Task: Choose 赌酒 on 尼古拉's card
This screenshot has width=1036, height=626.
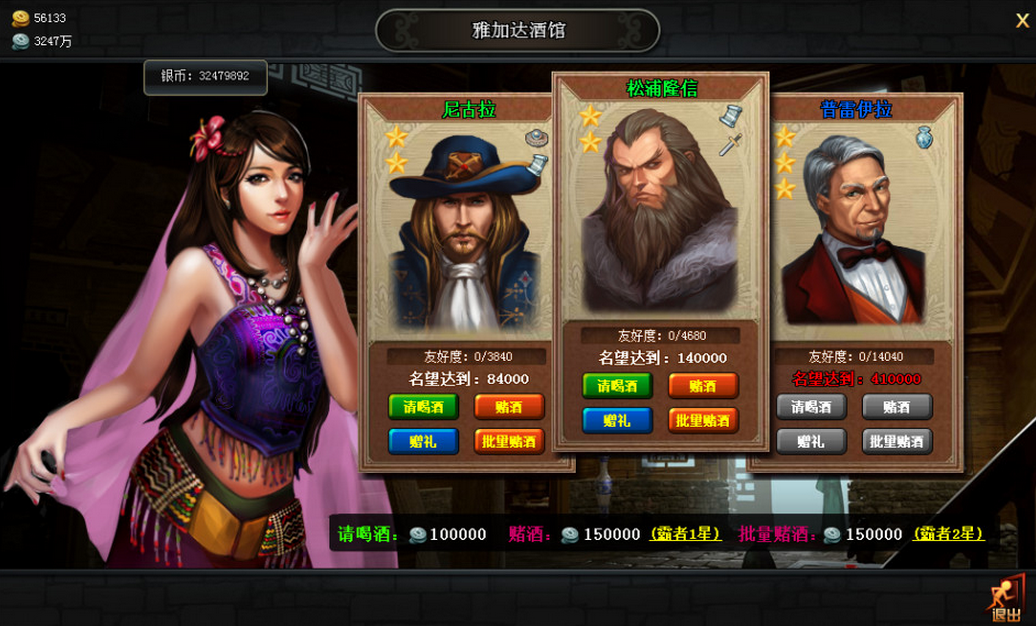Action: pyautogui.click(x=509, y=407)
